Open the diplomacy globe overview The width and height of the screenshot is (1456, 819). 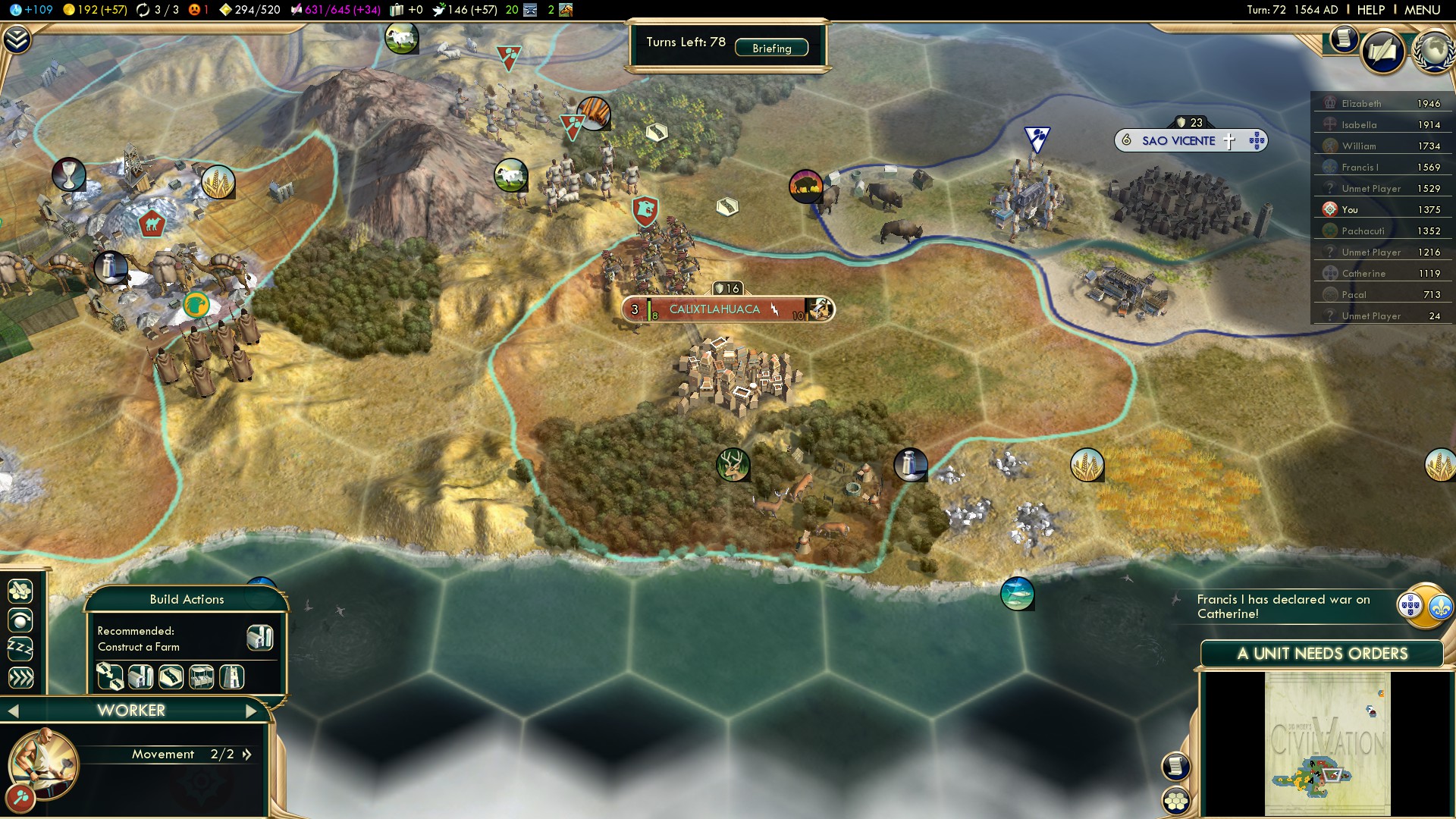1433,52
